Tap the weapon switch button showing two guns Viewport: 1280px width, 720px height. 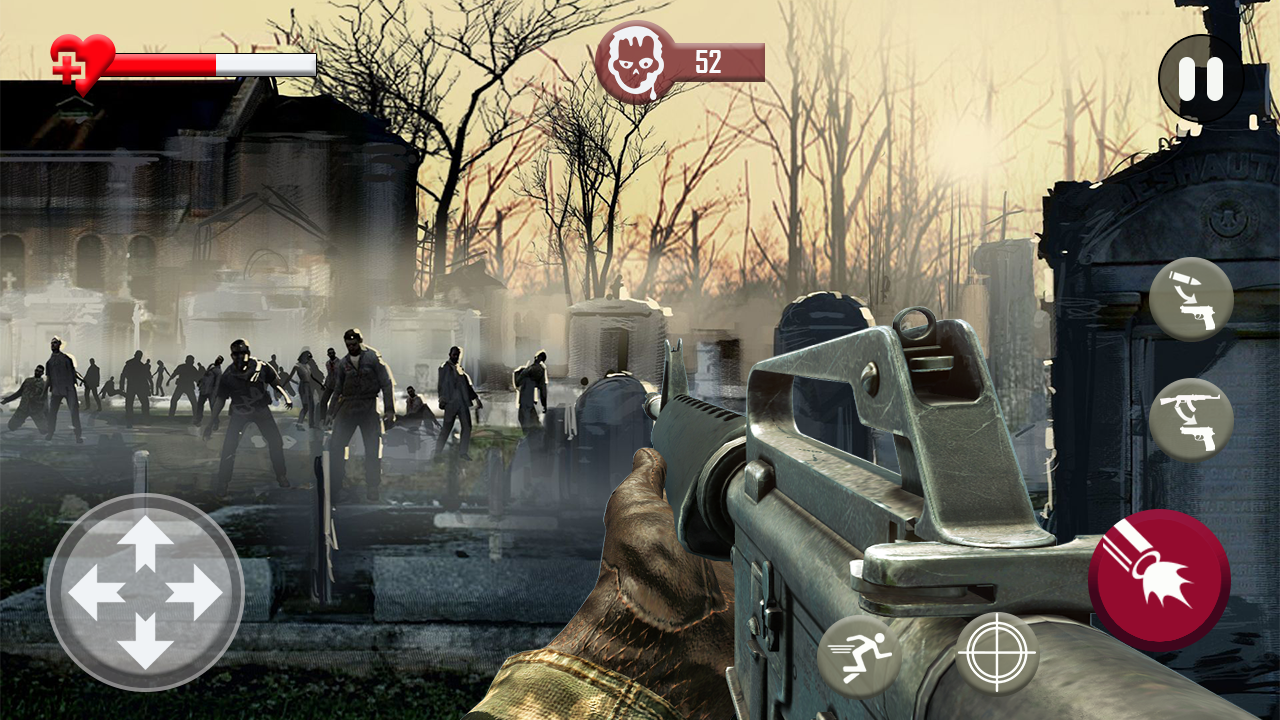pos(1190,419)
